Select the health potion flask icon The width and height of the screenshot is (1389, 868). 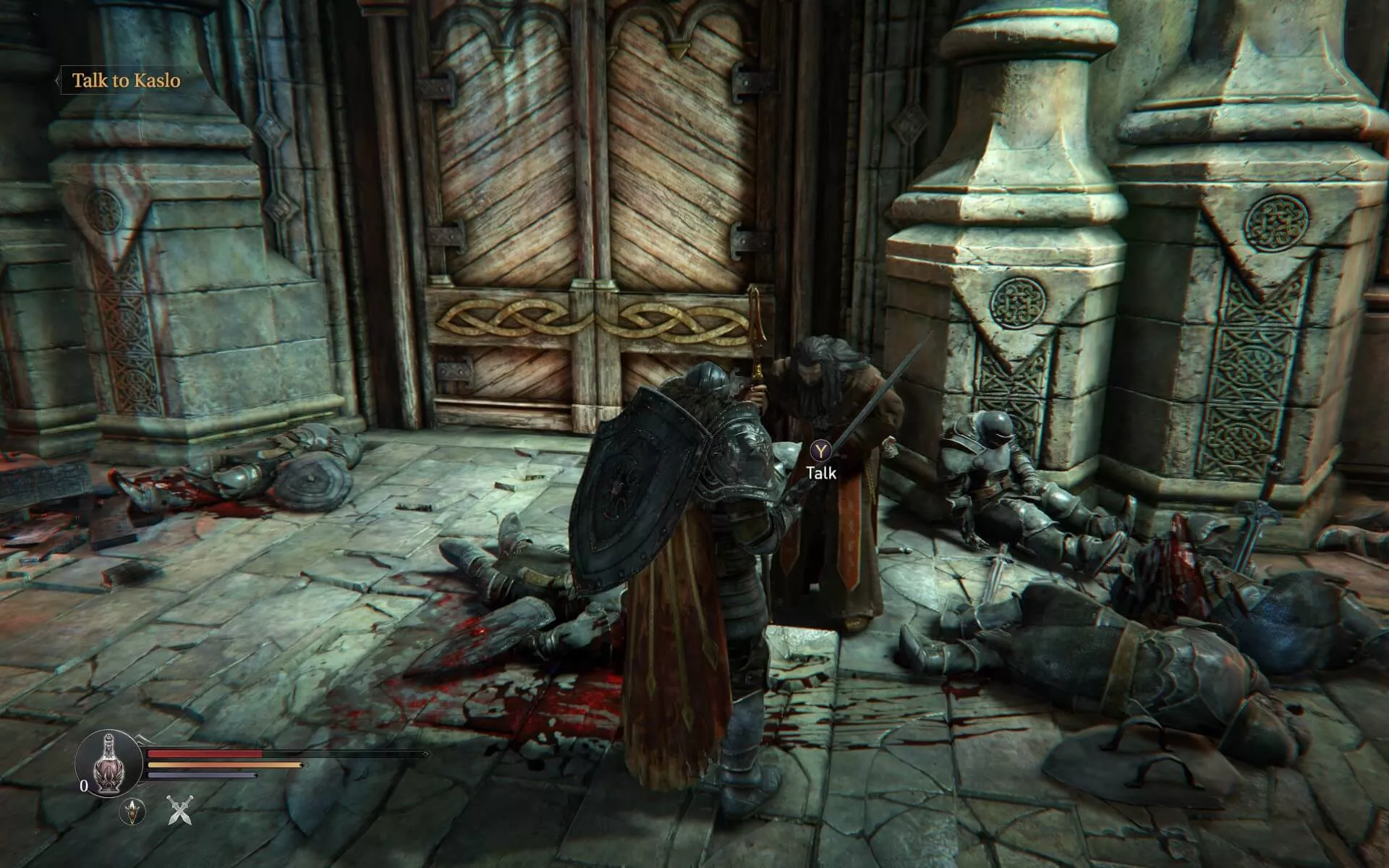pyautogui.click(x=109, y=763)
